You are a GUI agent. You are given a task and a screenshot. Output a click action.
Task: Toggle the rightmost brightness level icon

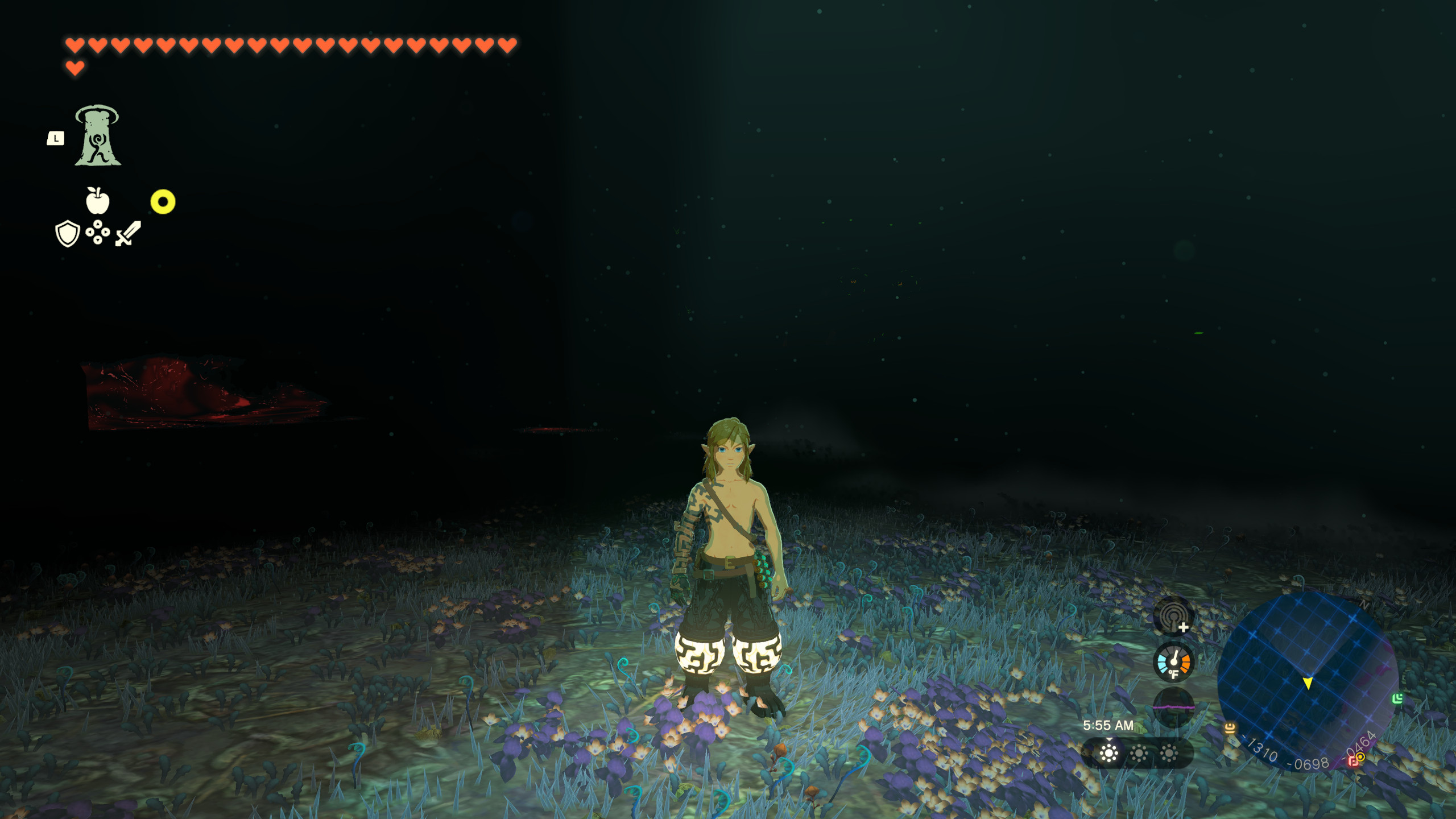pos(1169,753)
